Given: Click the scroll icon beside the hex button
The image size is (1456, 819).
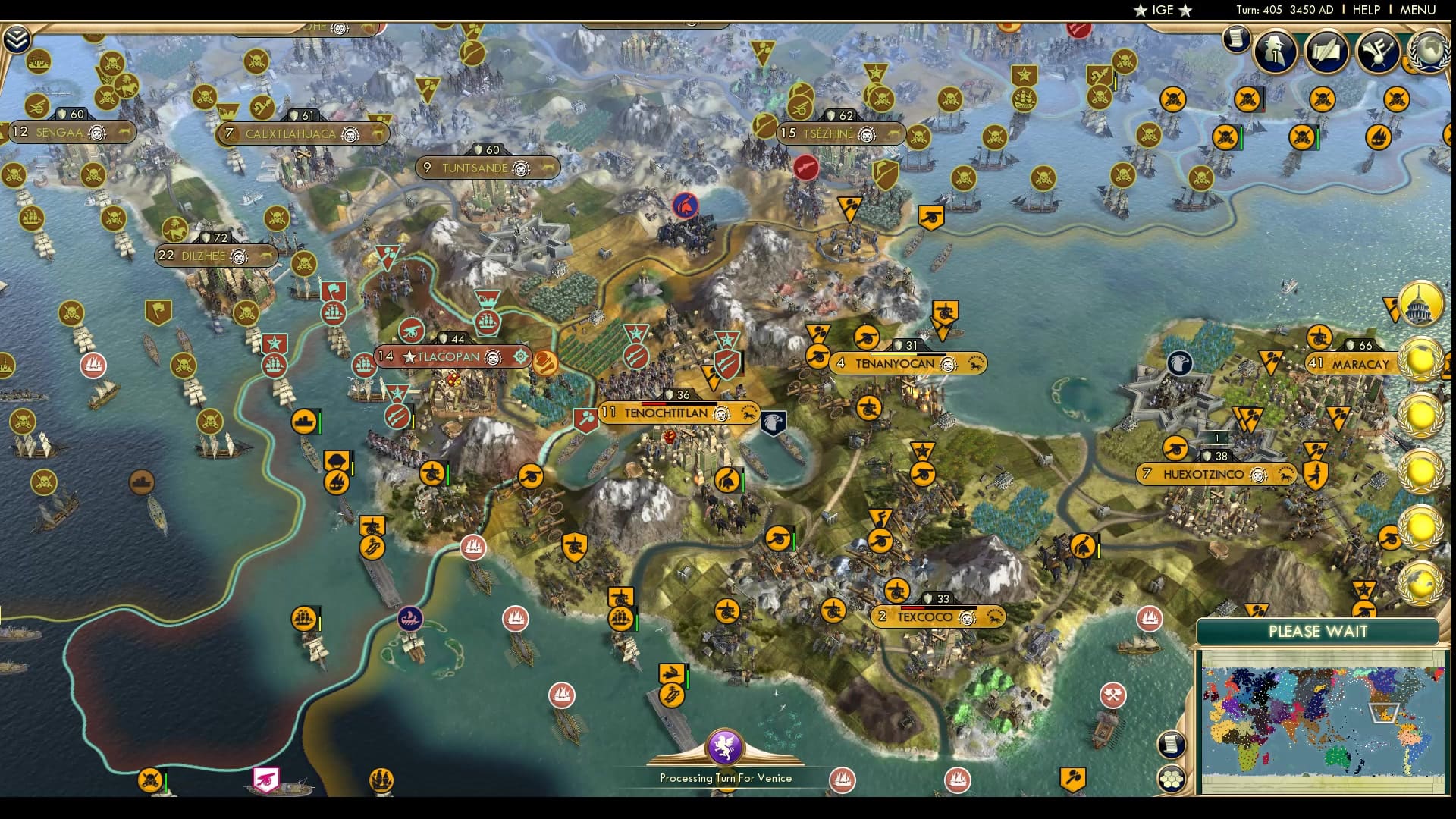Looking at the screenshot, I should pyautogui.click(x=1172, y=745).
